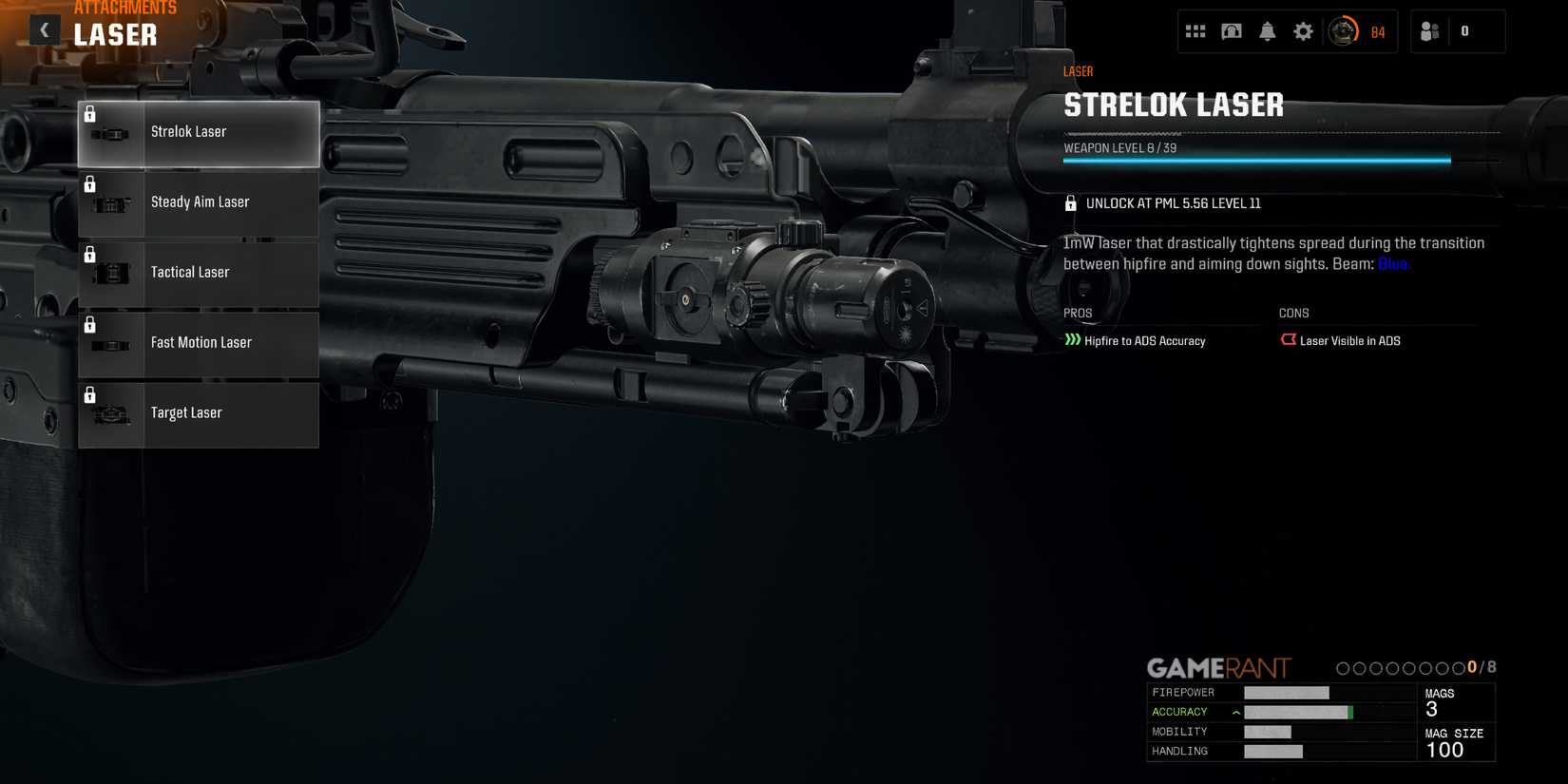Click the Laser Visible in ADS cons icon
This screenshot has height=784, width=1568.
pyautogui.click(x=1289, y=339)
